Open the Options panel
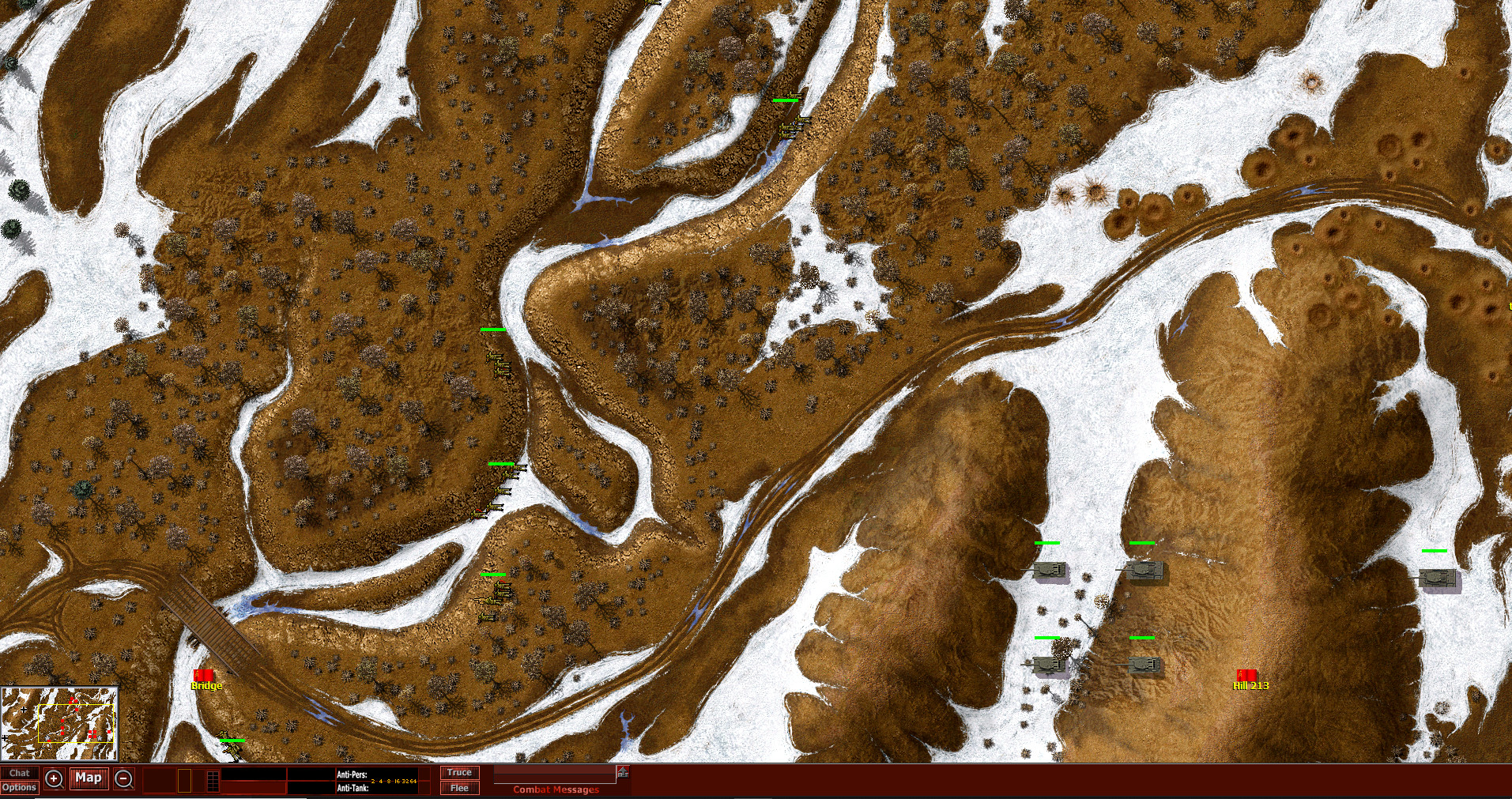Viewport: 1512px width, 799px height. 21,786
